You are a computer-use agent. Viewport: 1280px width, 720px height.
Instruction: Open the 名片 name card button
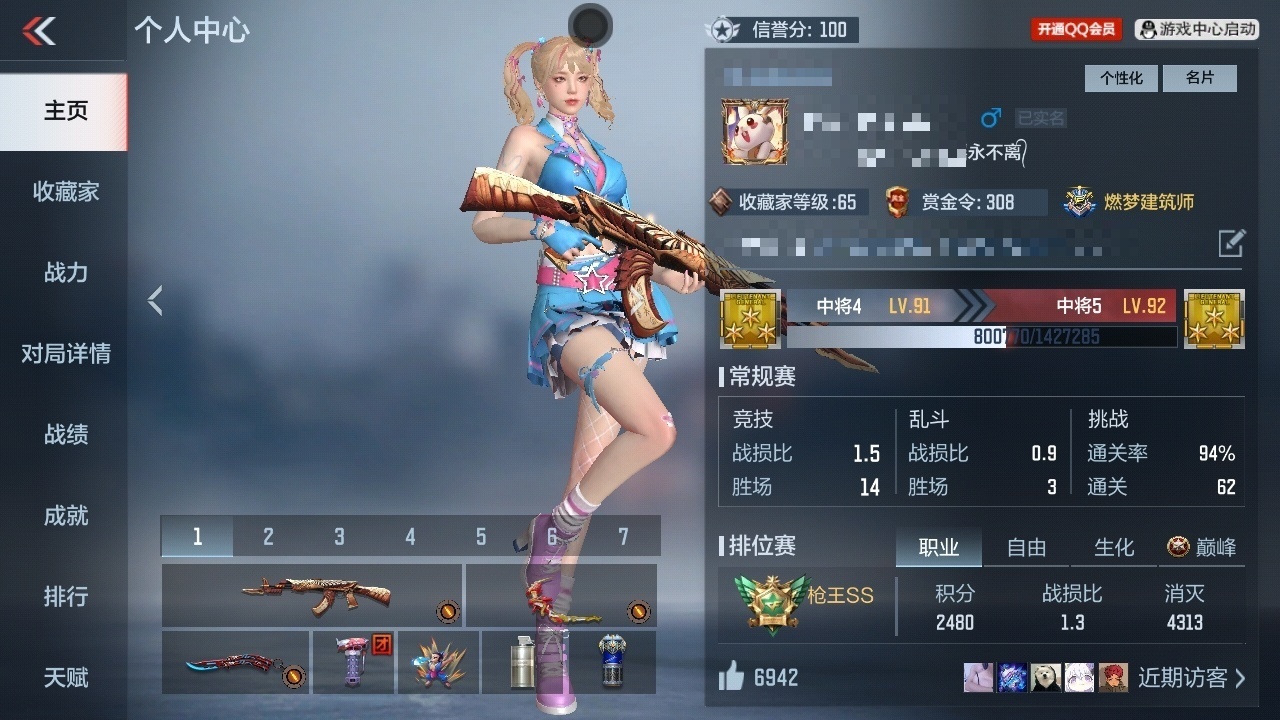[1200, 78]
